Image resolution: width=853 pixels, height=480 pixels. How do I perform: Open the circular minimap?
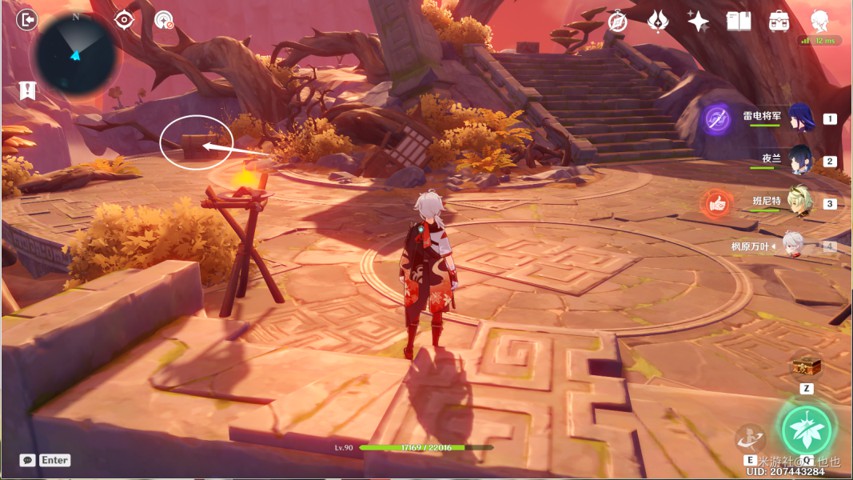tap(76, 55)
